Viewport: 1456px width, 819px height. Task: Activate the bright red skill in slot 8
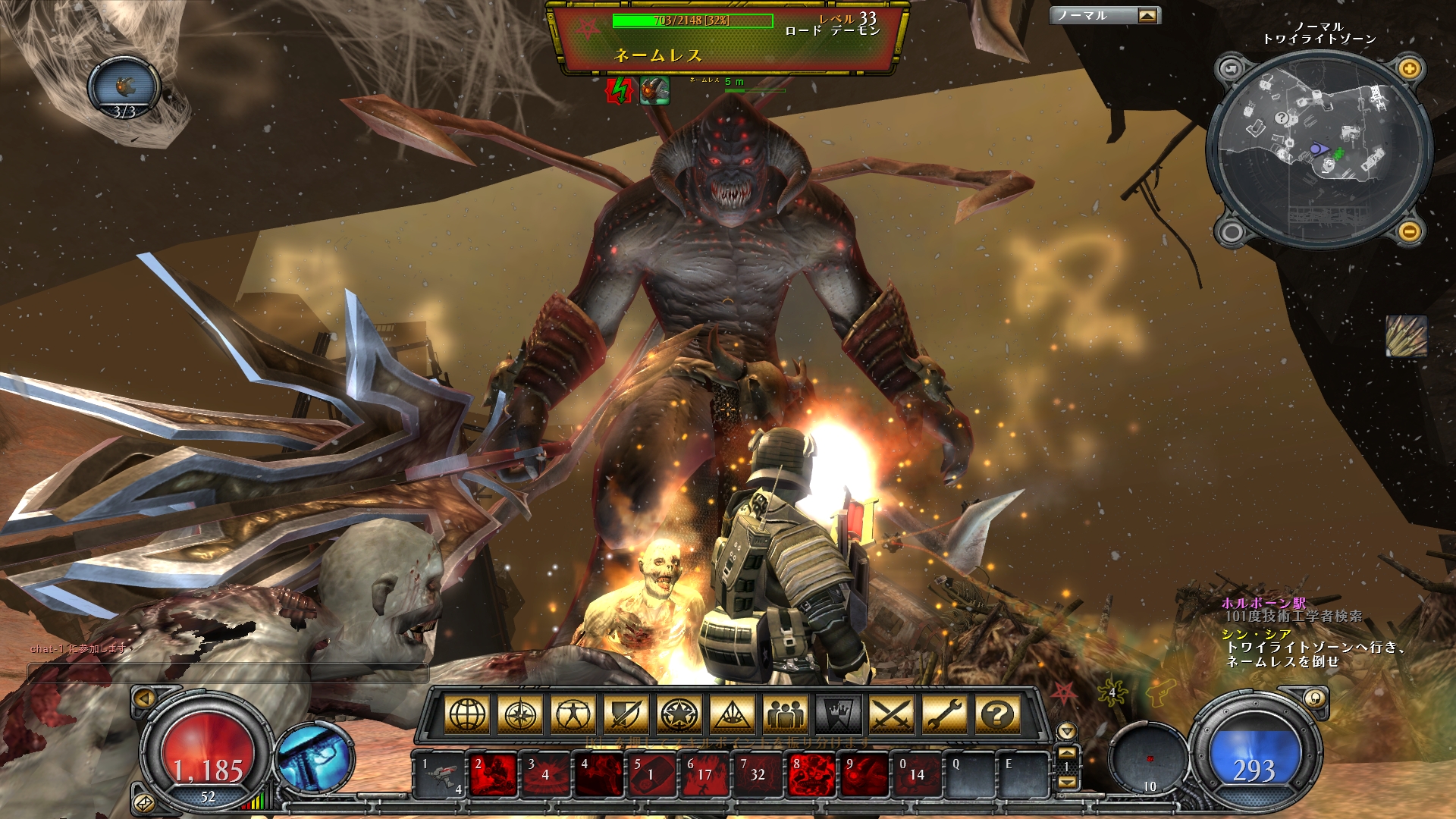pos(812,775)
